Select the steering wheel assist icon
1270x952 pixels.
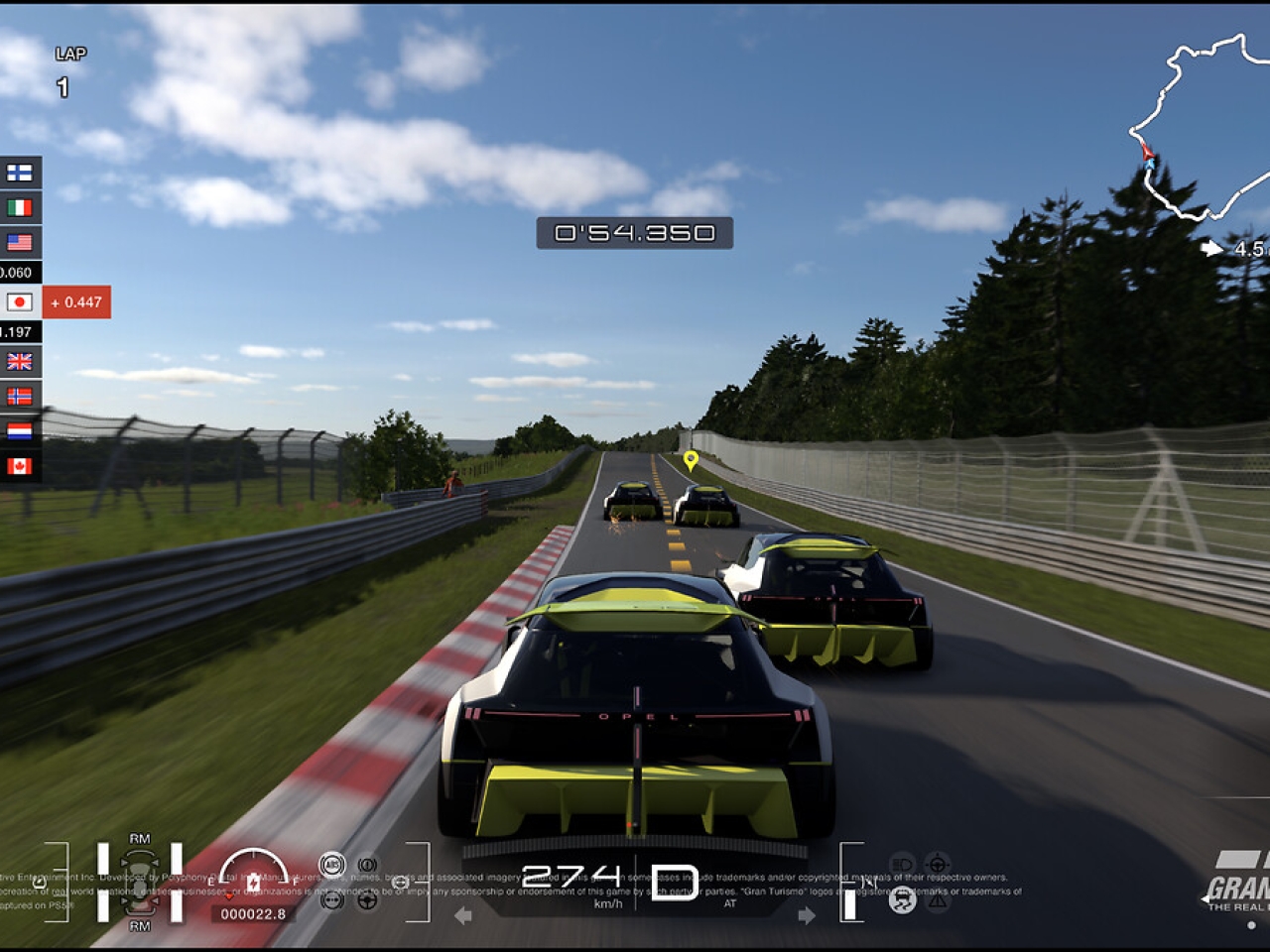(367, 899)
